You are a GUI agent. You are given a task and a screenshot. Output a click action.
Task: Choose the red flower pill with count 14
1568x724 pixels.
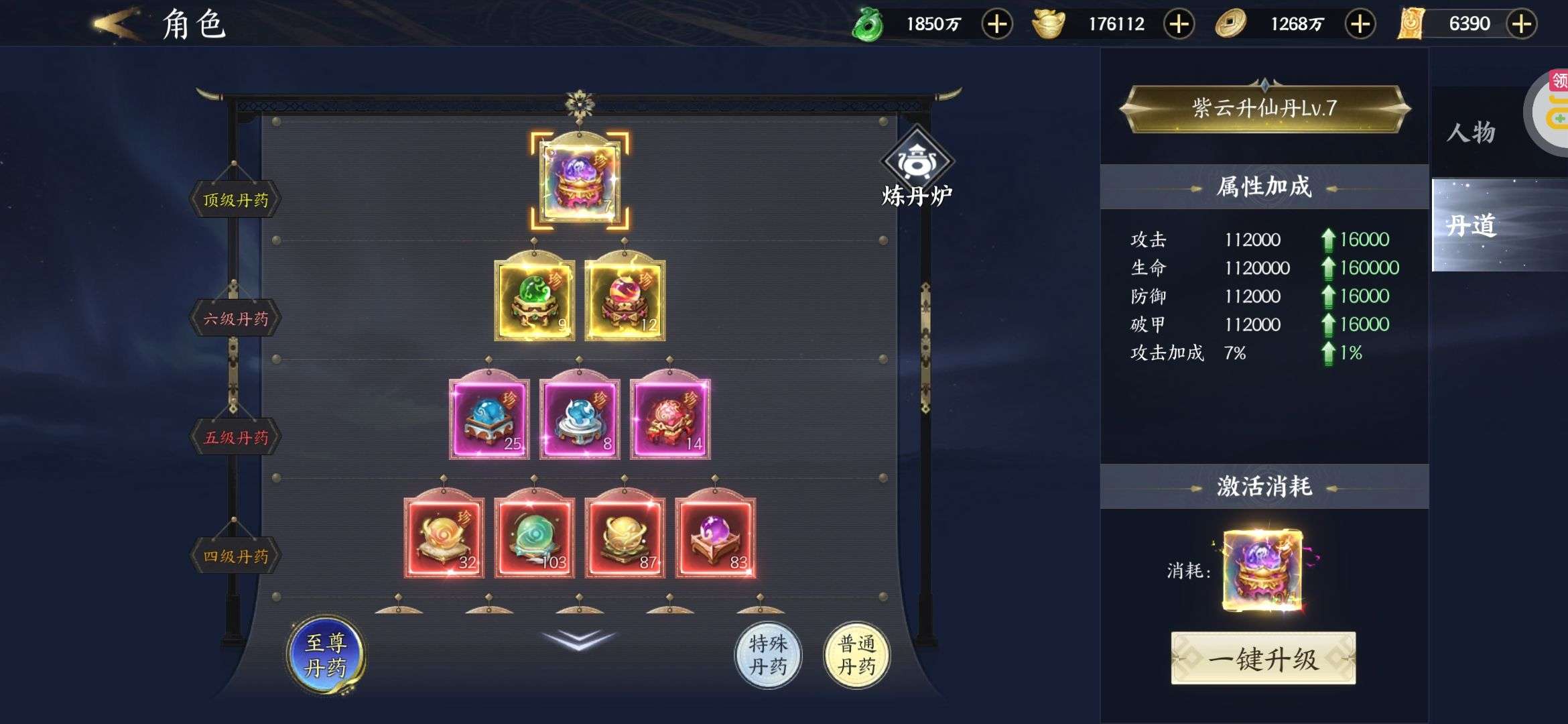pos(670,419)
